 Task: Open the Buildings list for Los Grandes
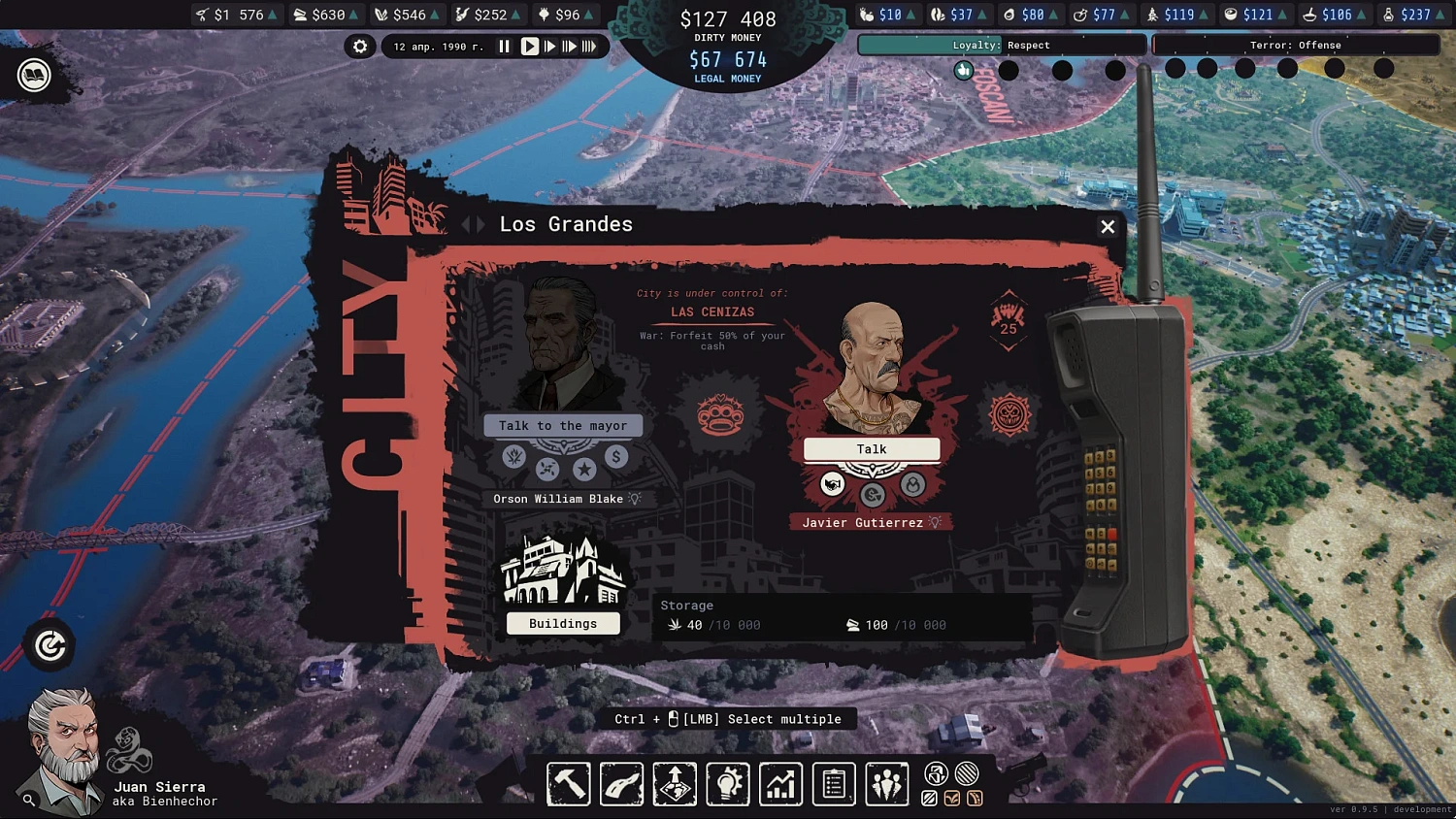(x=563, y=623)
